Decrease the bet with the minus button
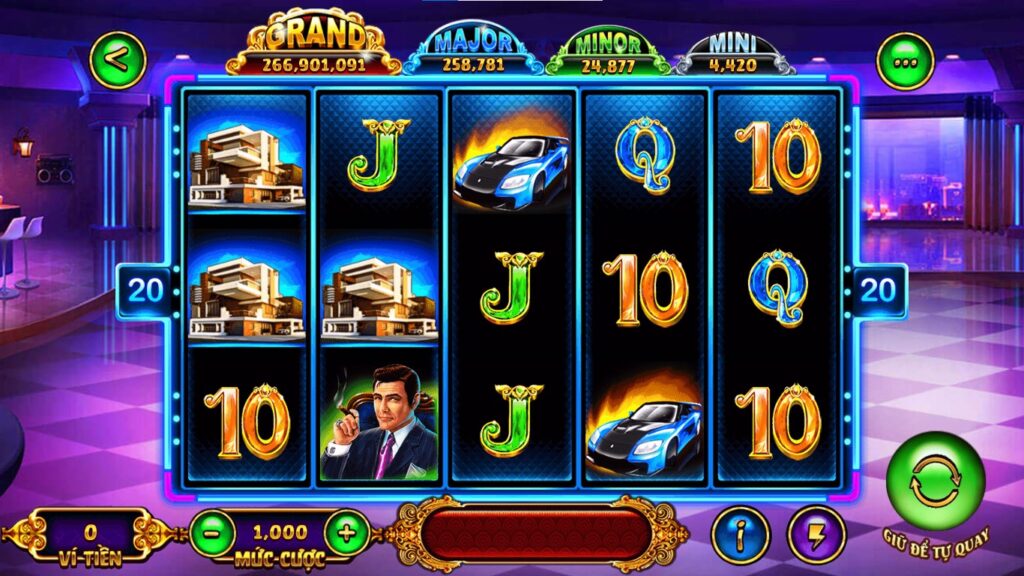The width and height of the screenshot is (1024, 576). click(x=212, y=533)
